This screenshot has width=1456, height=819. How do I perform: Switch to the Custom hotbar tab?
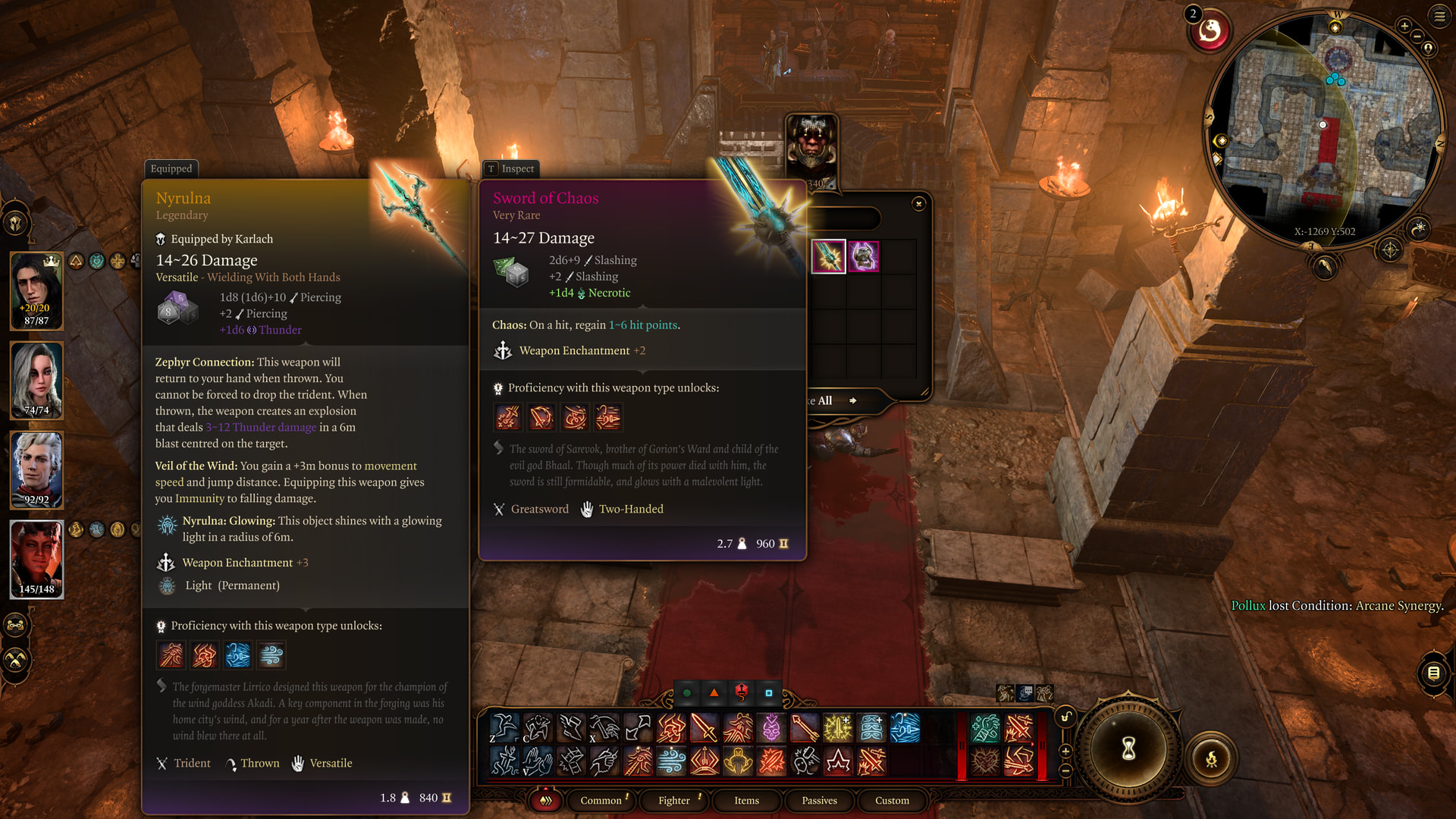[892, 800]
